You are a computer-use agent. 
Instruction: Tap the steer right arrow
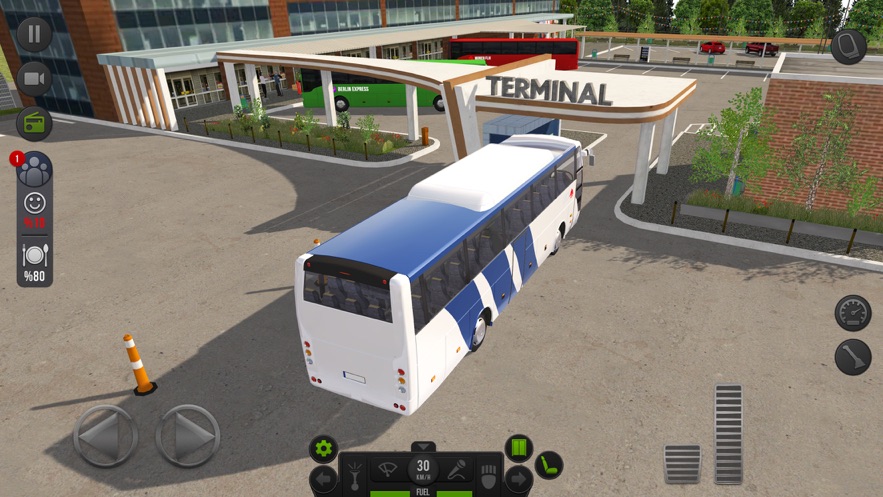[187, 436]
